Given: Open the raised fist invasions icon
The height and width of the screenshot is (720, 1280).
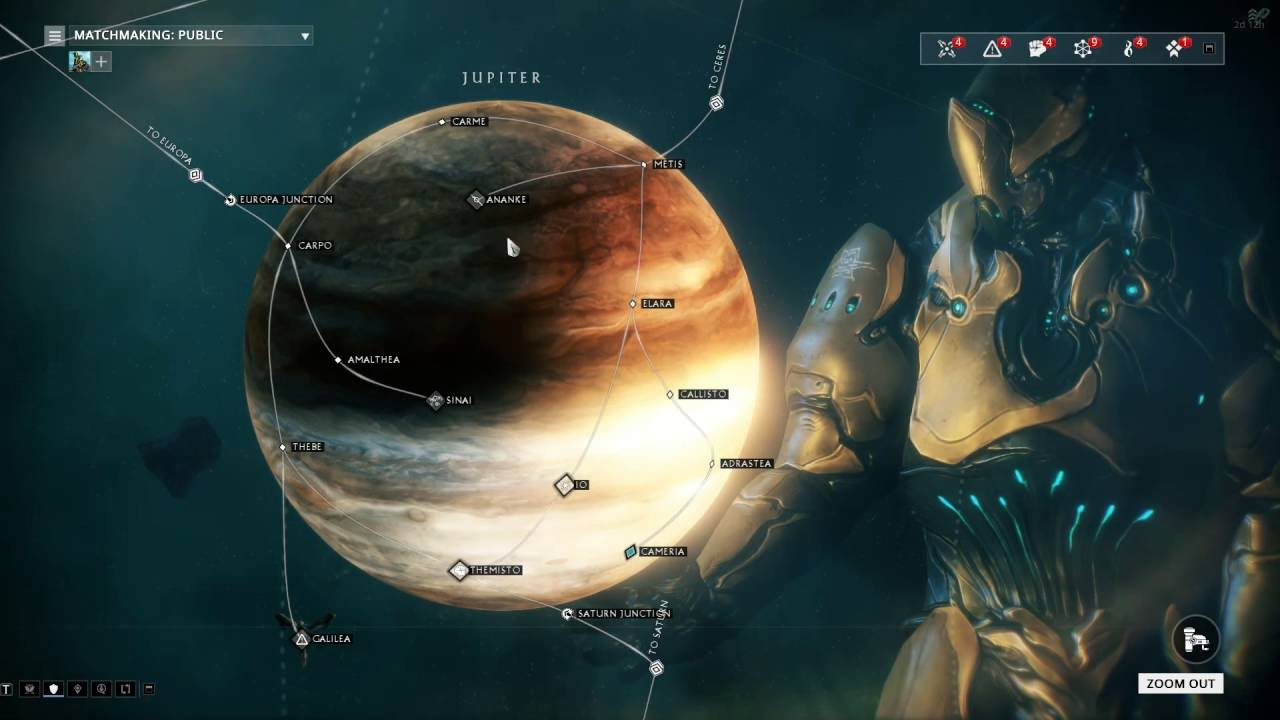Looking at the screenshot, I should pyautogui.click(x=1038, y=49).
